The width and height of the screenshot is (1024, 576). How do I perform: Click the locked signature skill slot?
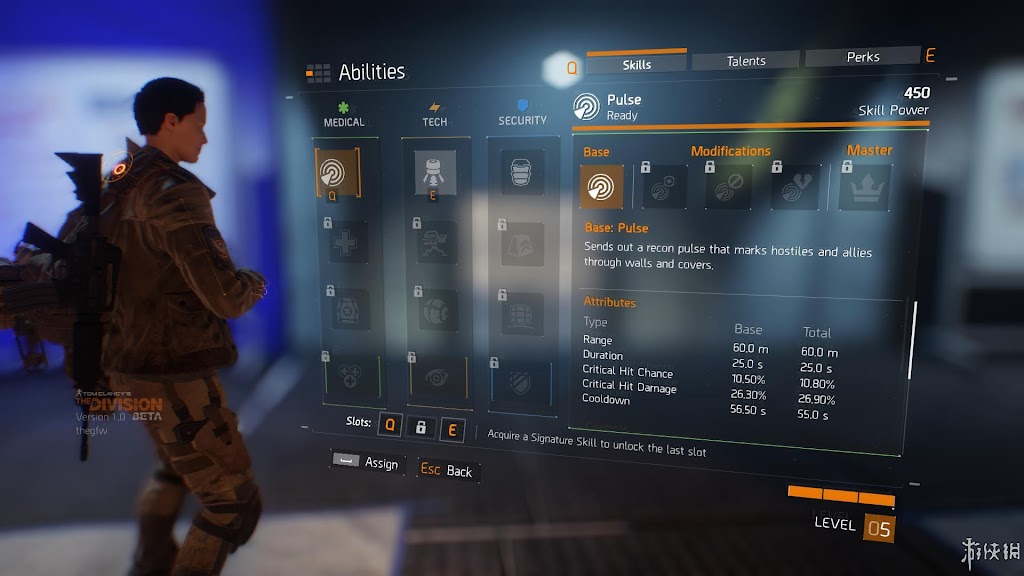pos(421,428)
